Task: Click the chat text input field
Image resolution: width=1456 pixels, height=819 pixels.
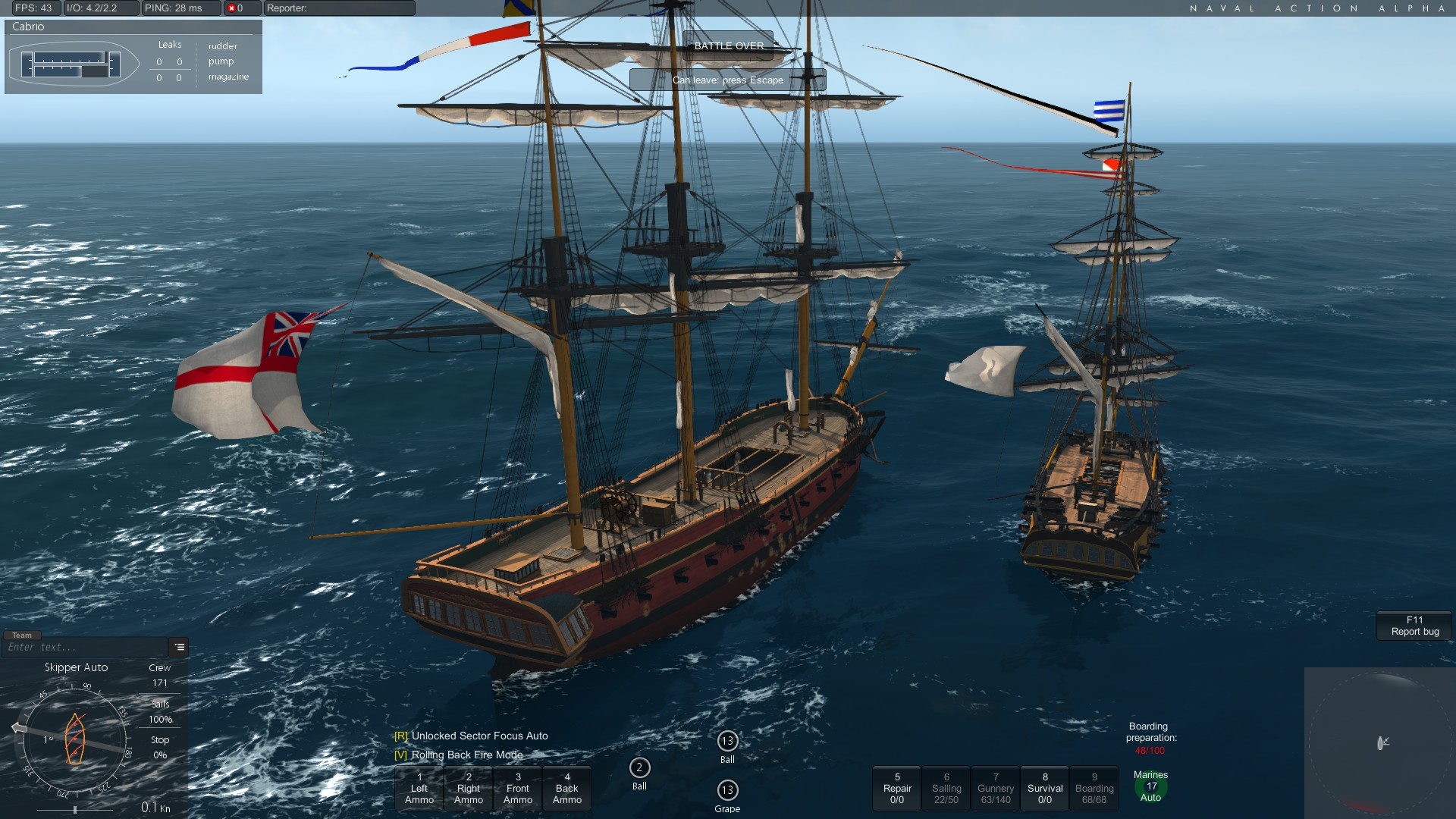Action: tap(85, 648)
